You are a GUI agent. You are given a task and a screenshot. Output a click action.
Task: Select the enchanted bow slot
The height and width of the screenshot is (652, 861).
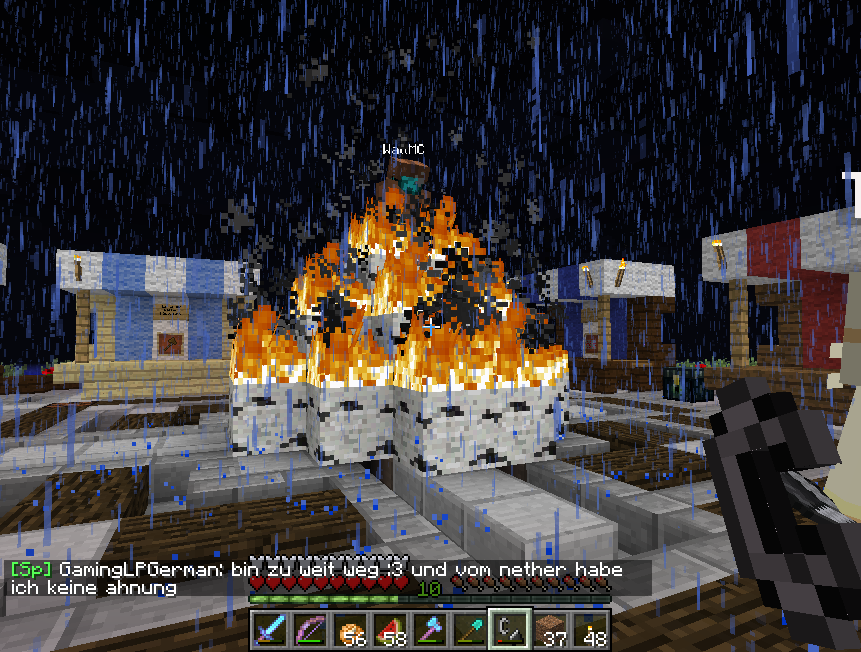(x=310, y=630)
